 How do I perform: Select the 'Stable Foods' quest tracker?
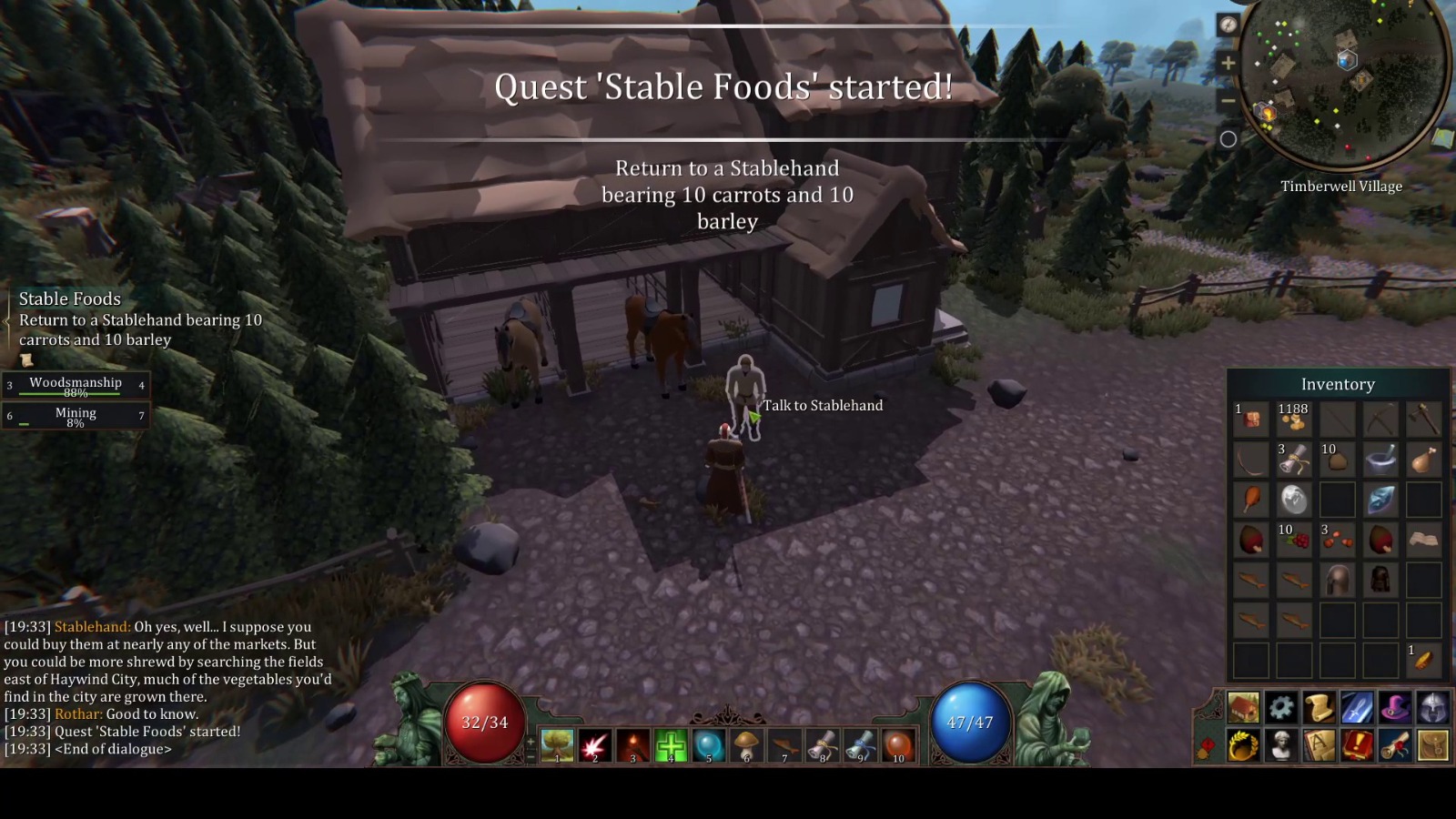coord(70,298)
